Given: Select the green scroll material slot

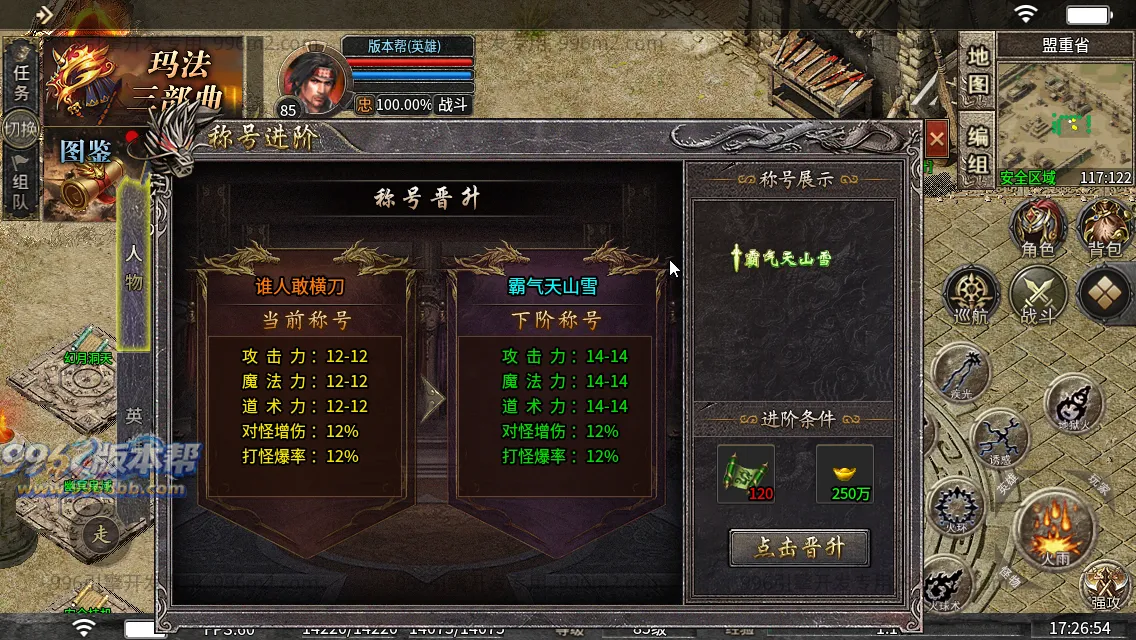Looking at the screenshot, I should point(745,473).
